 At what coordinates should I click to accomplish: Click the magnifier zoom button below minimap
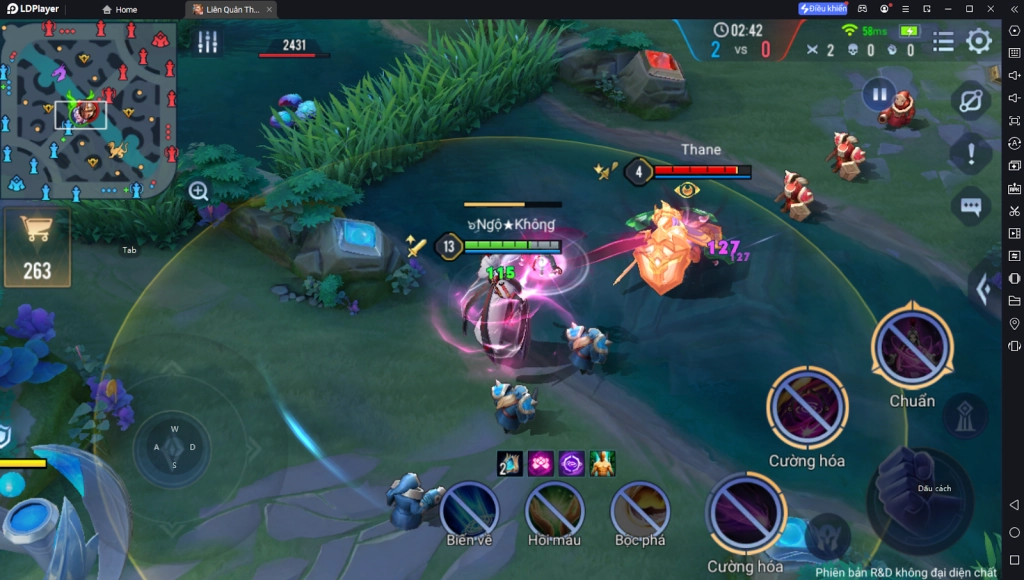[x=199, y=191]
